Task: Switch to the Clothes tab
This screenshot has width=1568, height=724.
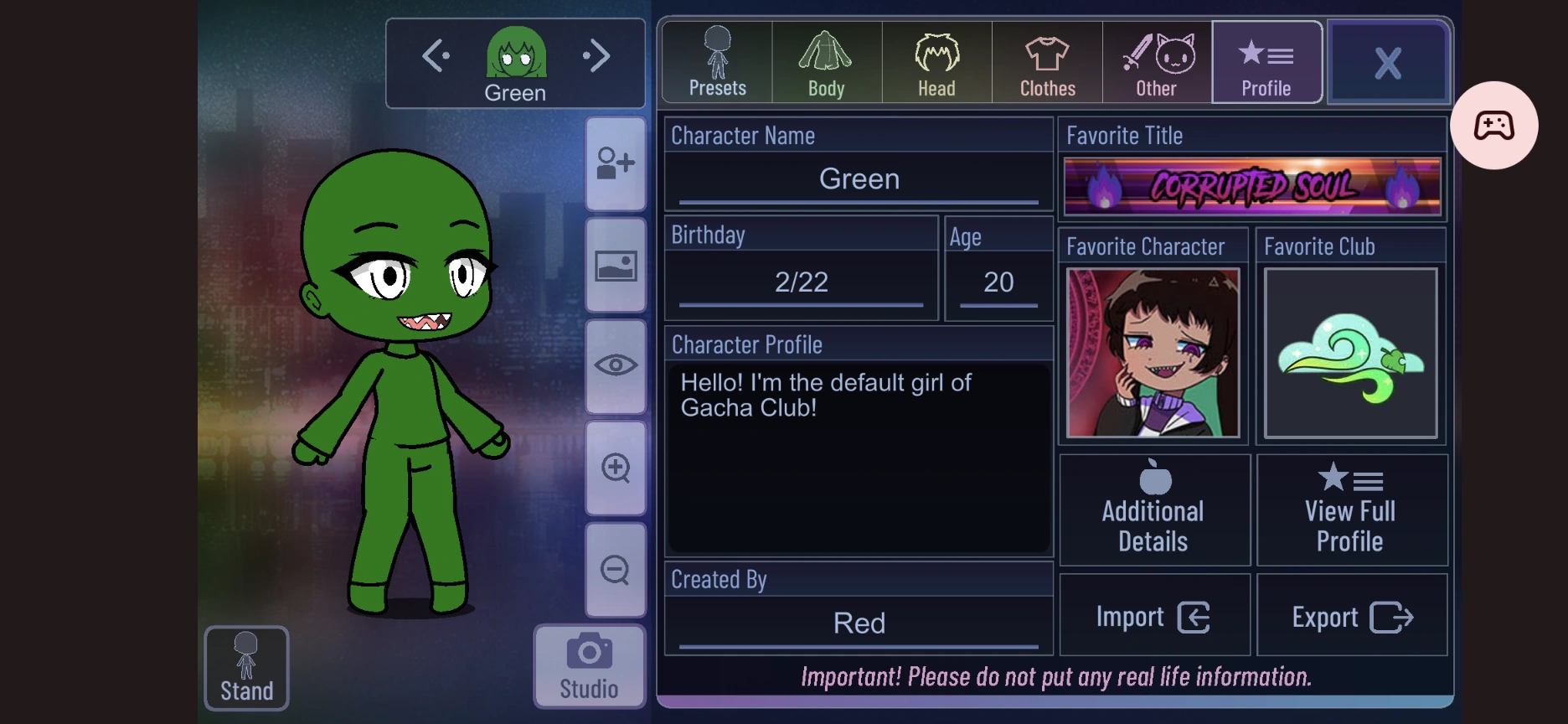Action: click(1046, 62)
